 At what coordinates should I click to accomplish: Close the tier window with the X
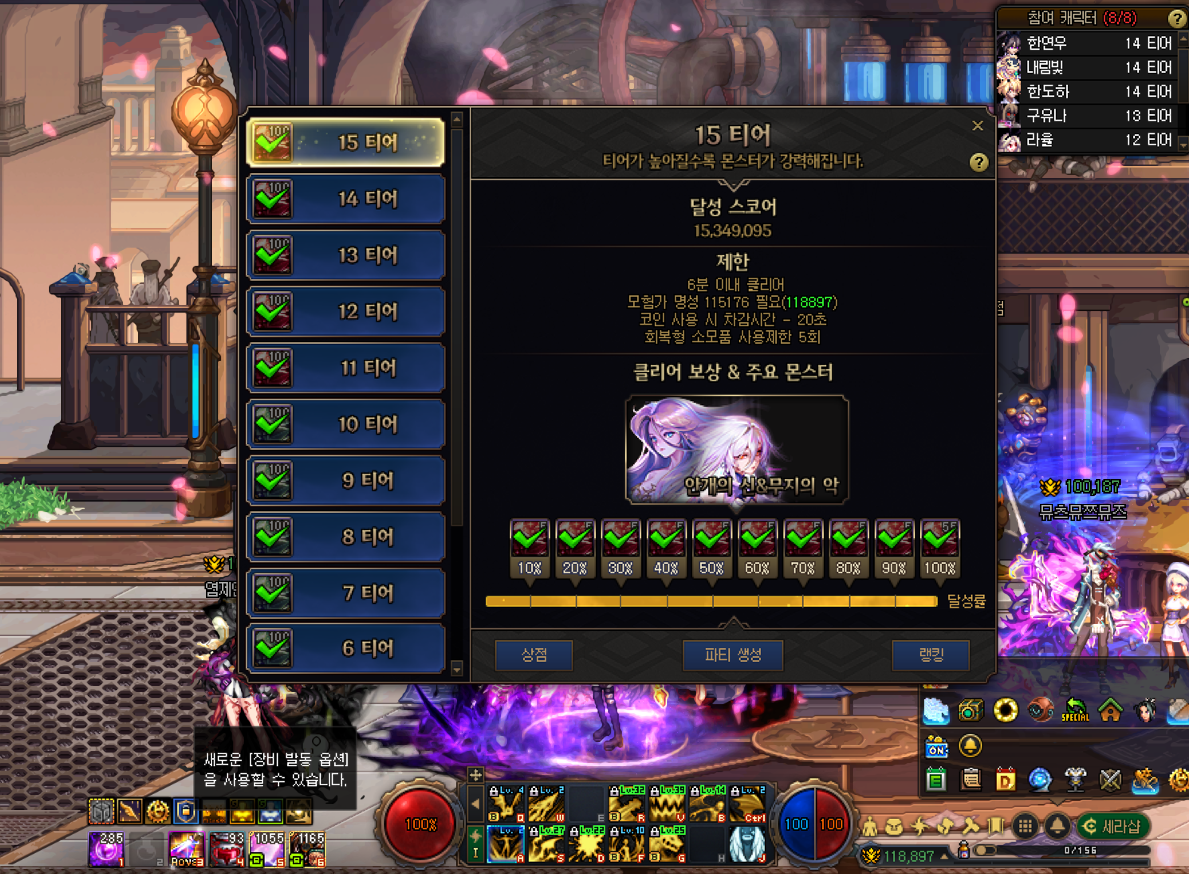[x=978, y=126]
